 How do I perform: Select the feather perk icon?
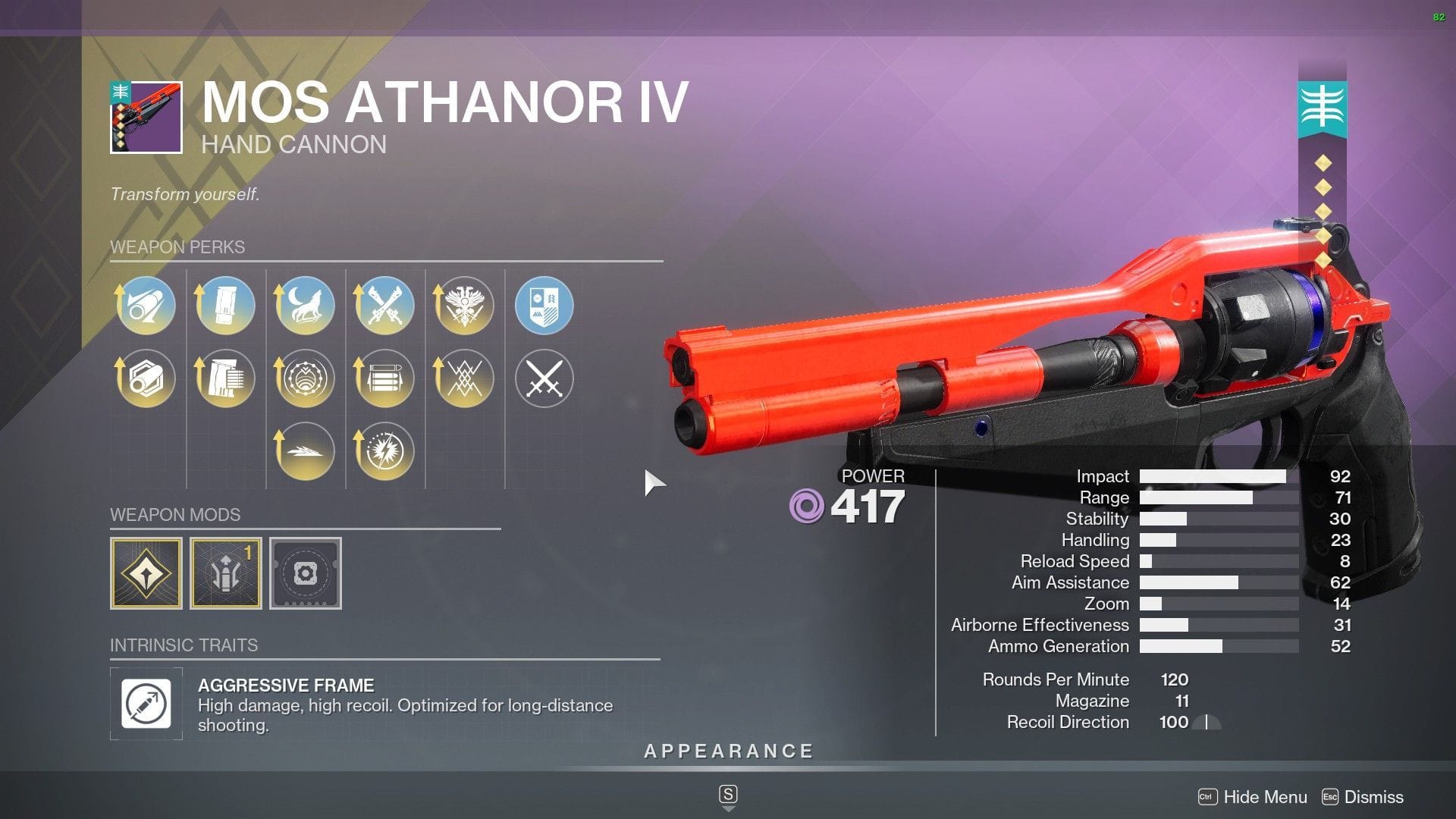(x=306, y=450)
